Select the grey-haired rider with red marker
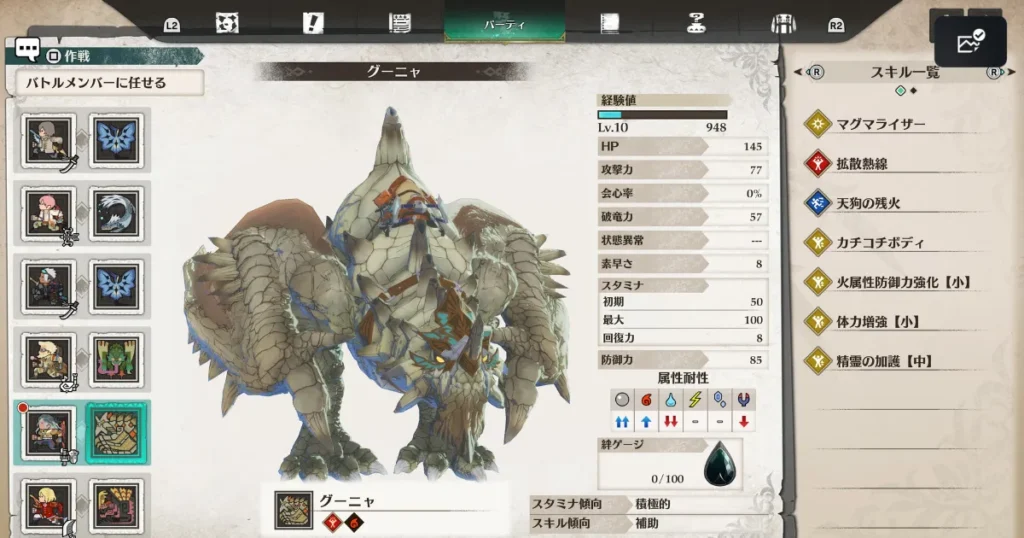Screen dimensions: 1024x538 coord(49,433)
